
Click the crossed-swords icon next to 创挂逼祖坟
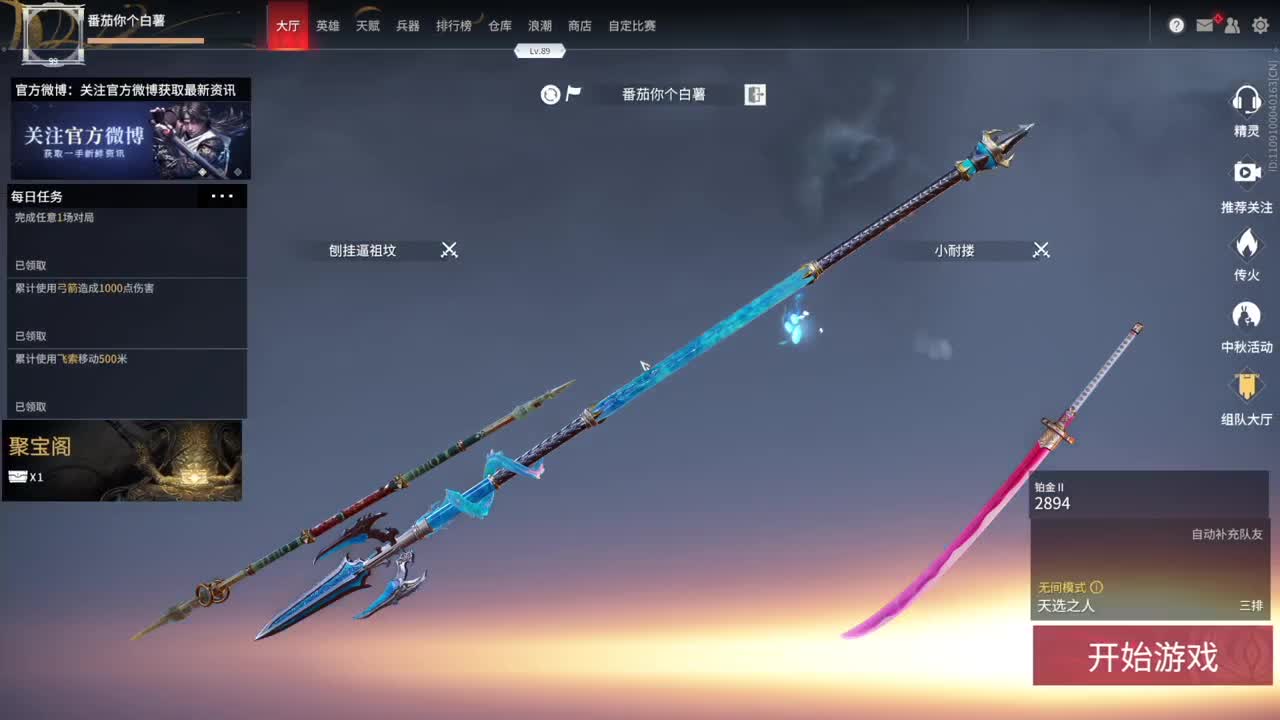click(448, 250)
